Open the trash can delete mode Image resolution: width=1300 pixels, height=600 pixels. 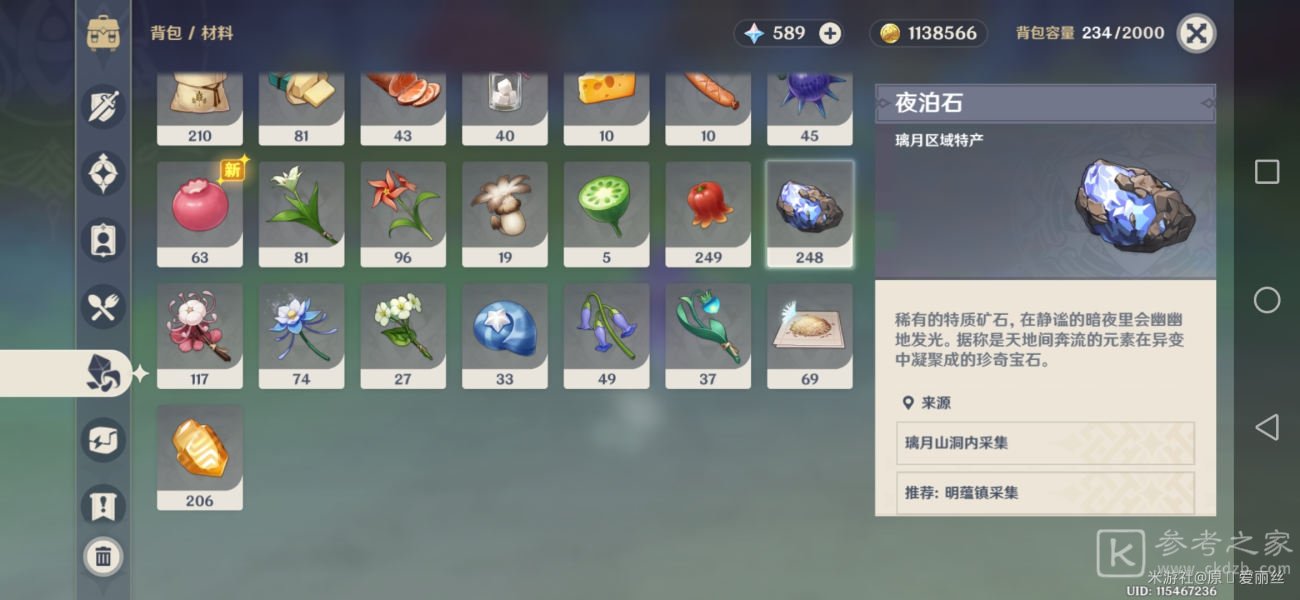pos(103,557)
